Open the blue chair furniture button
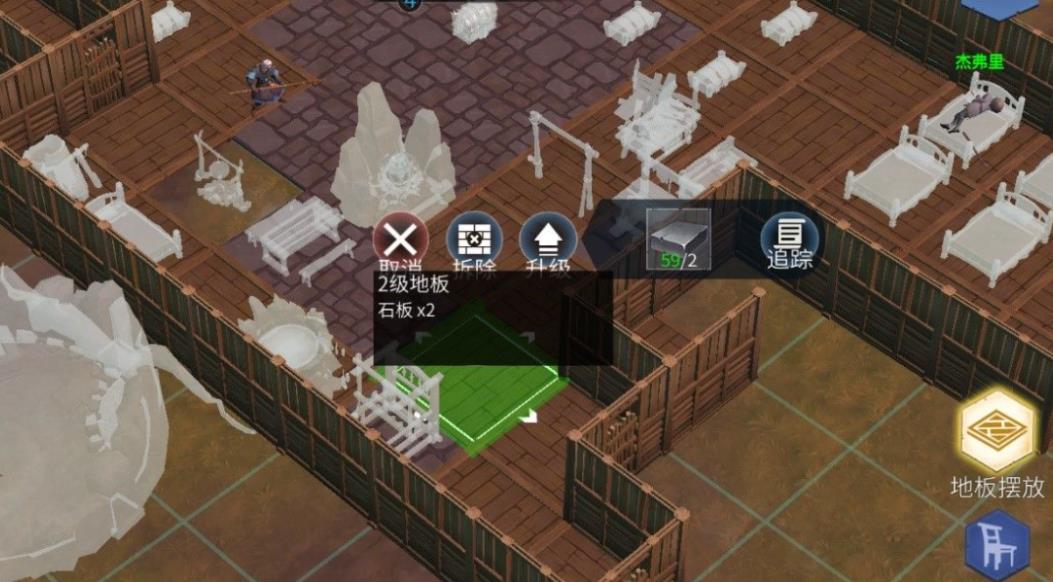 (999, 546)
